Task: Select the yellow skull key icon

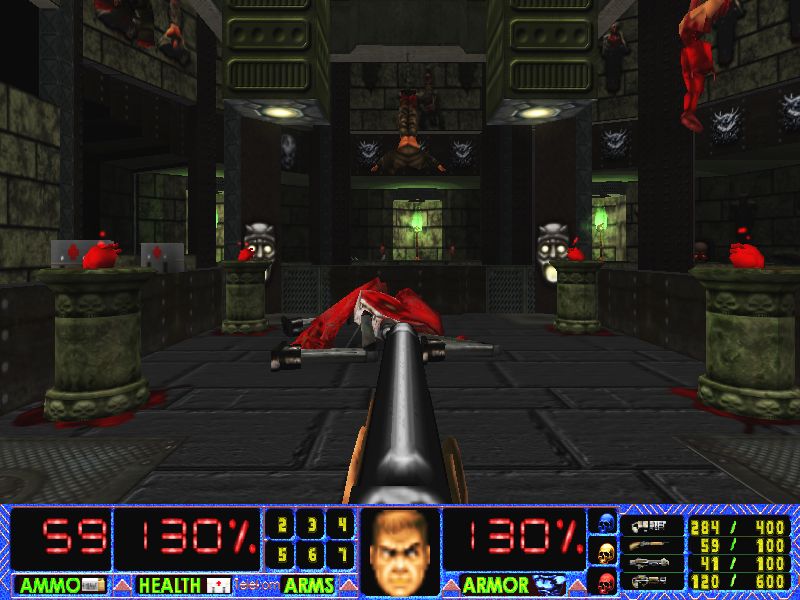Action: tap(605, 551)
